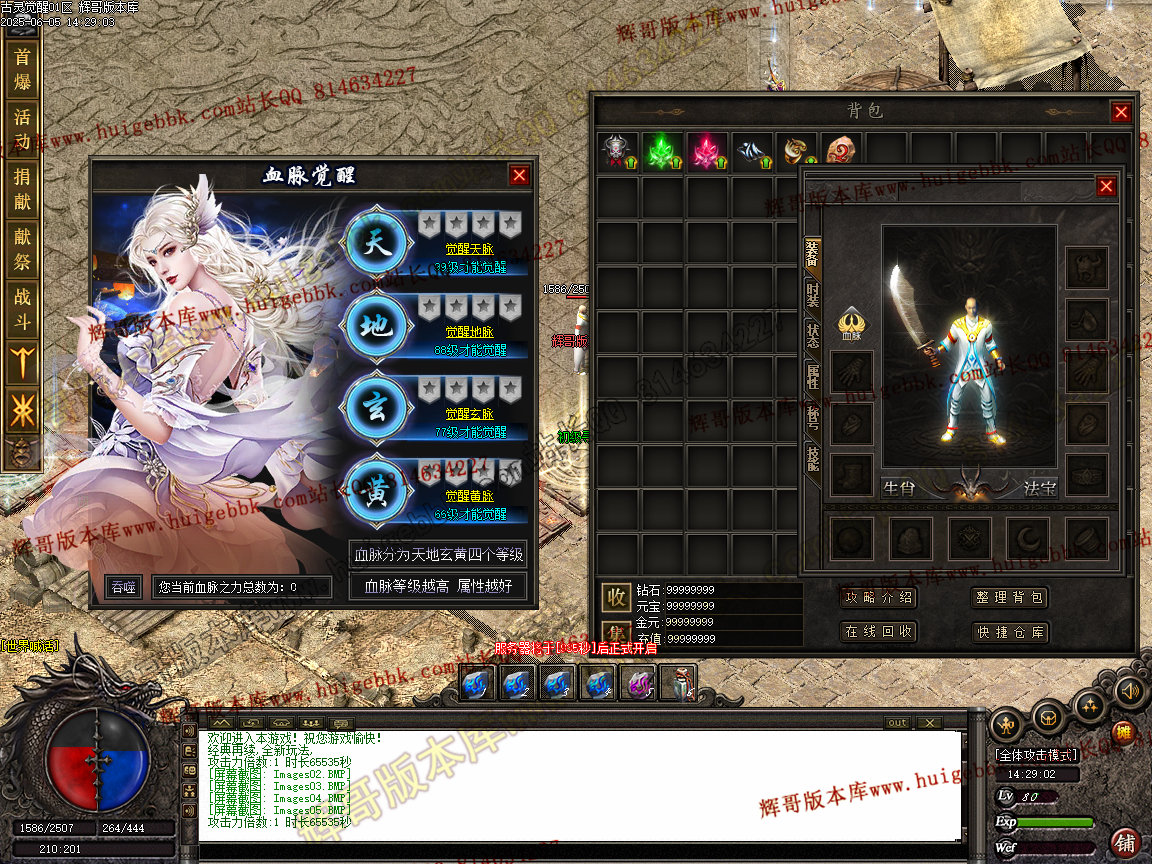Open the 状态 status tab
This screenshot has width=1152, height=864.
[x=813, y=335]
